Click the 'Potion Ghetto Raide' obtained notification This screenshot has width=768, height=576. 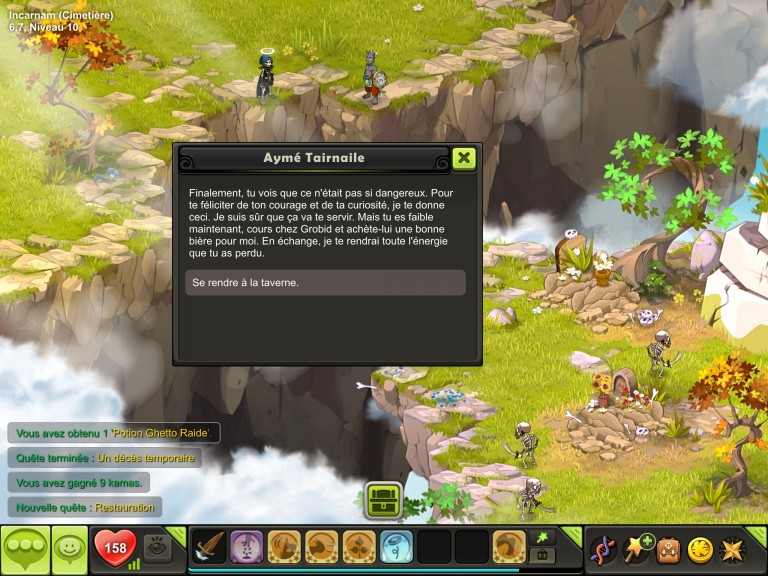[112, 433]
